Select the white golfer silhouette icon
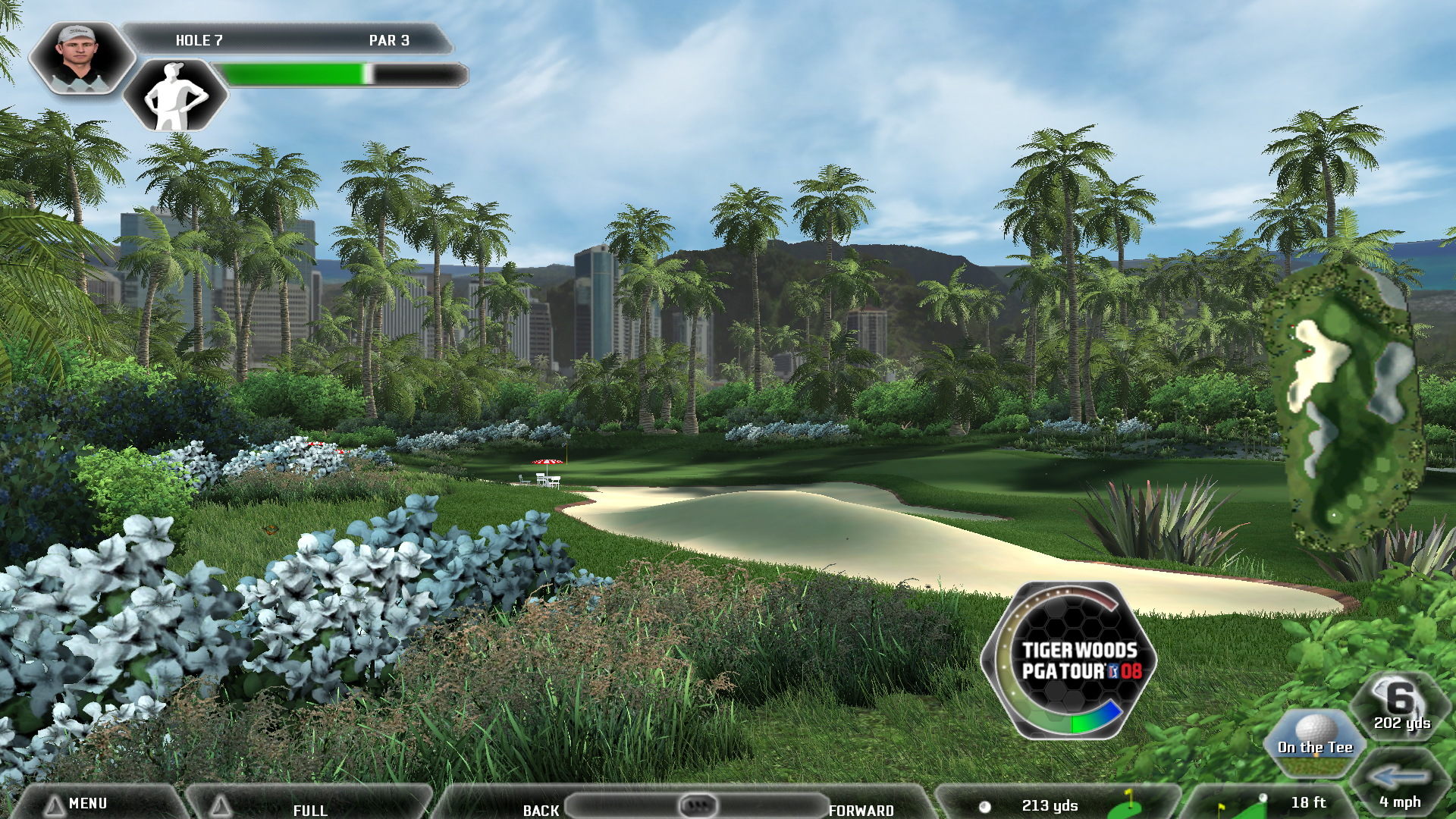1456x819 pixels. pyautogui.click(x=175, y=96)
